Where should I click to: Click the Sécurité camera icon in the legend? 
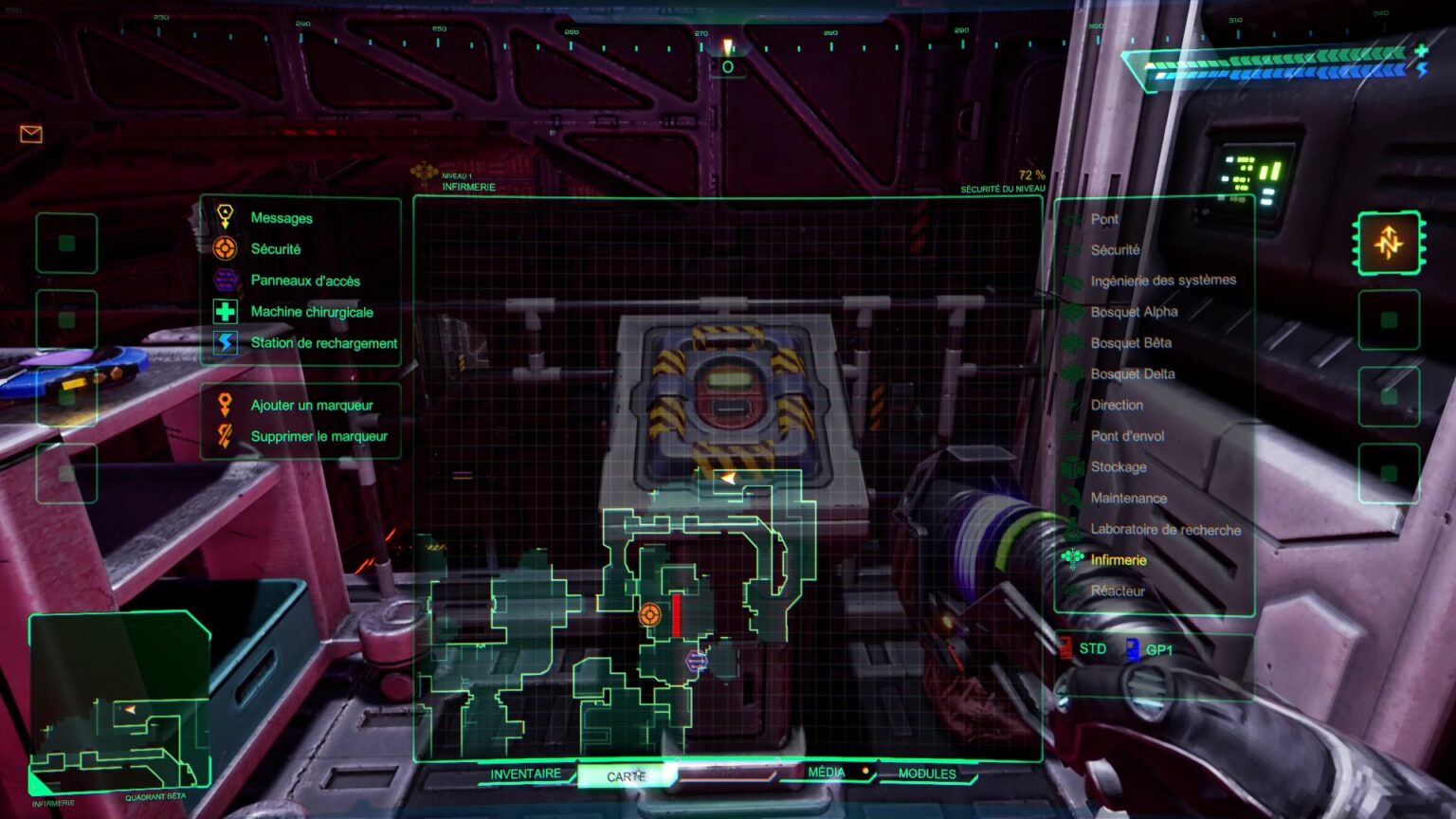tap(225, 249)
